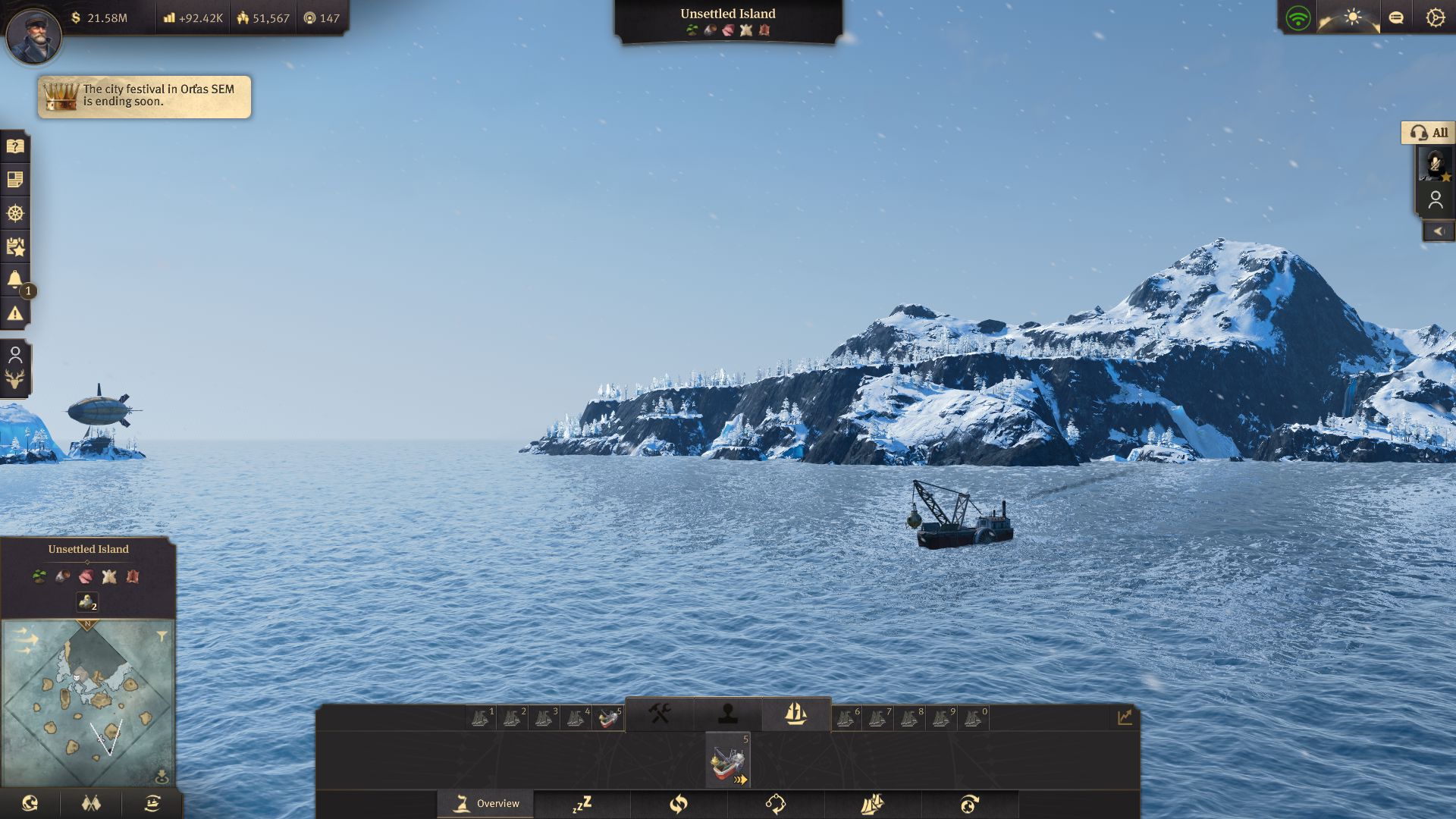Collapse the voice chat panel with arrow

[1439, 231]
